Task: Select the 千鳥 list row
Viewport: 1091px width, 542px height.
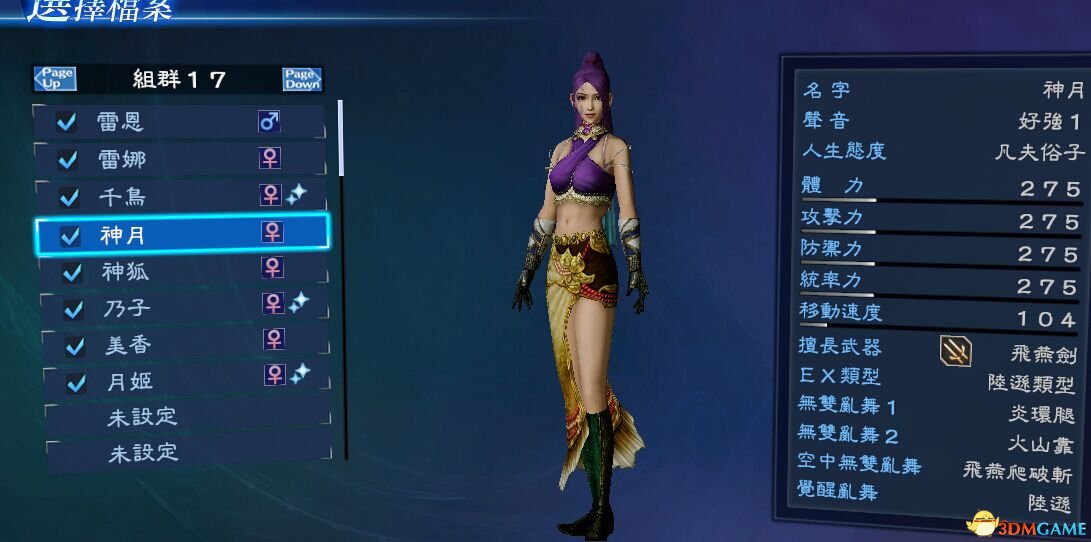Action: (180, 196)
